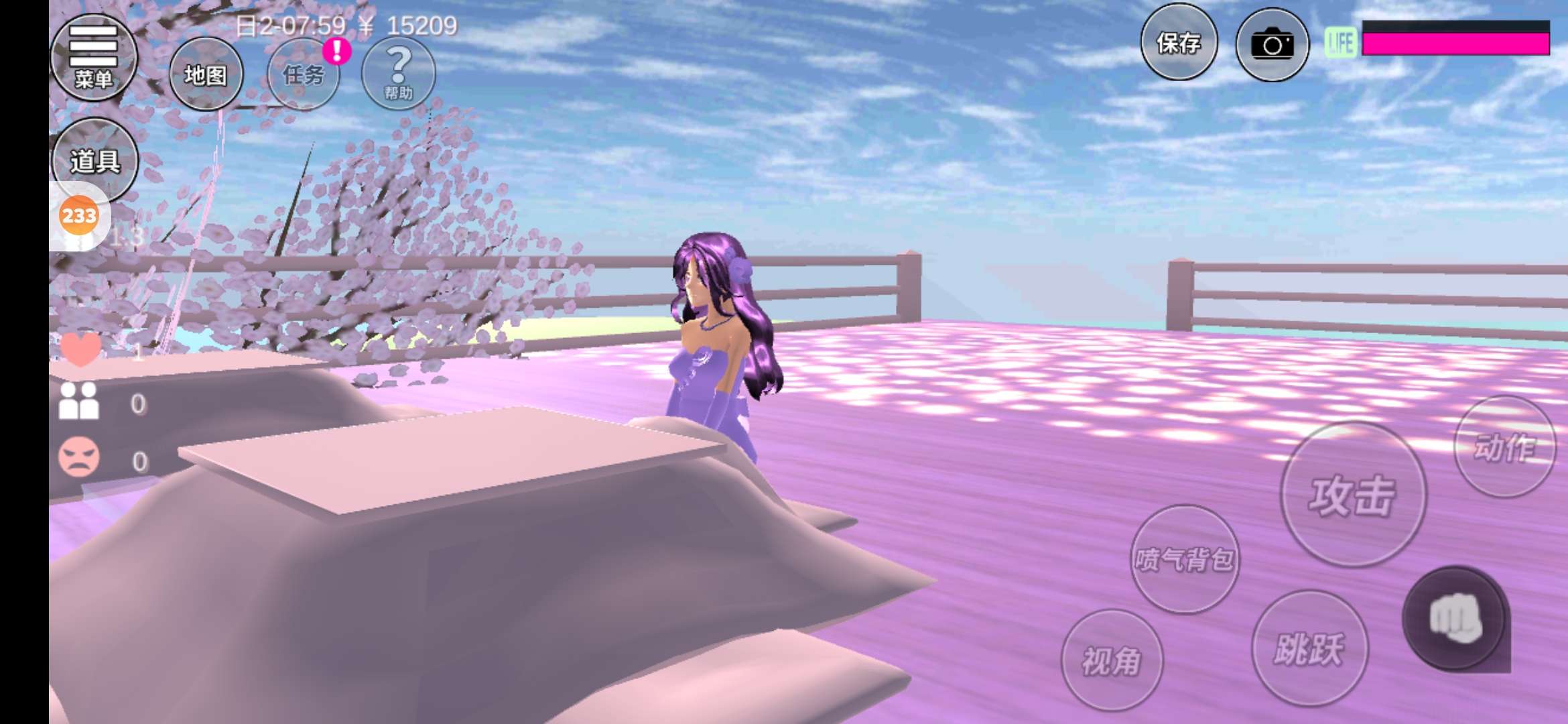Tap the 保存 save button

point(1179,43)
